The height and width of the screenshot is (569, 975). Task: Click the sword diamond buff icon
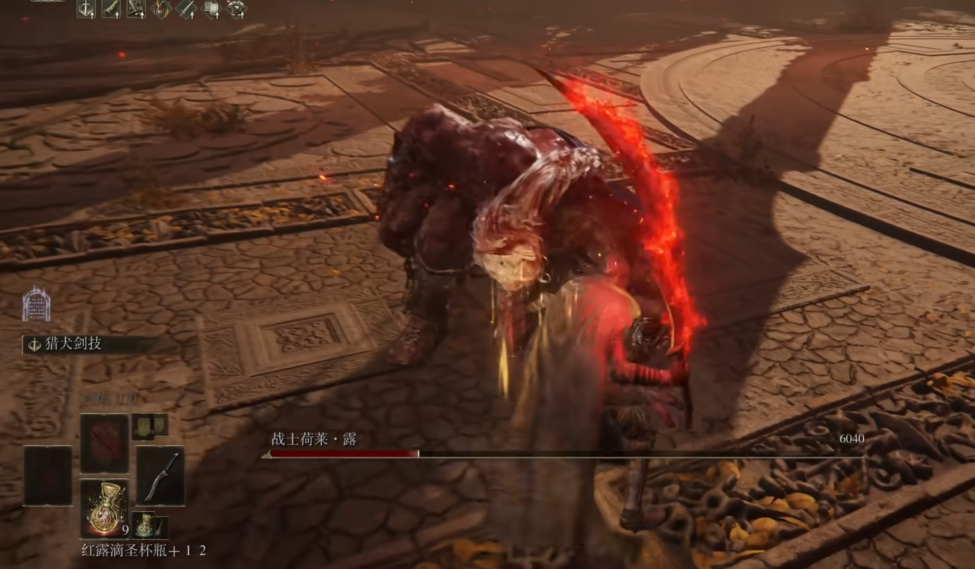coord(186,9)
